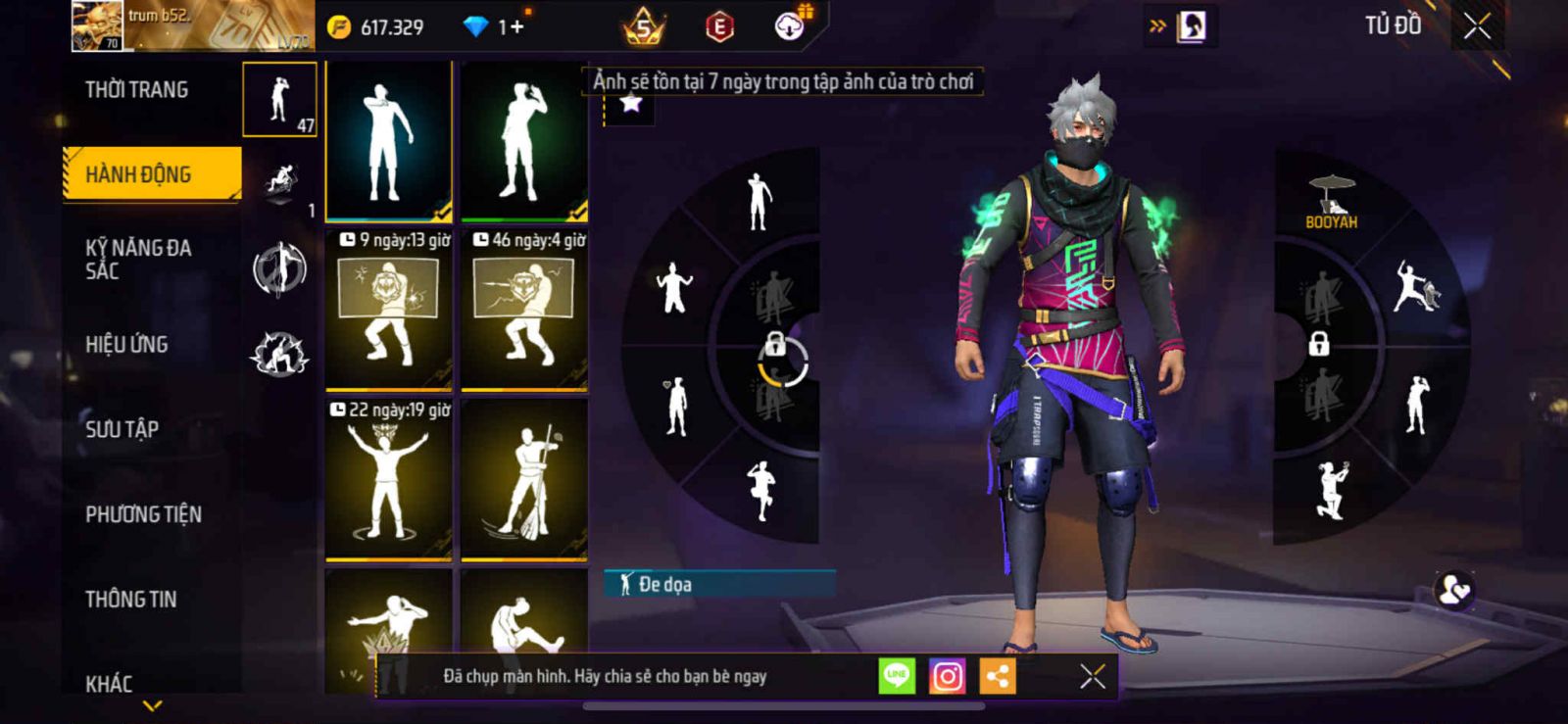
Task: Share screenshot via LINE
Action: tap(896, 676)
